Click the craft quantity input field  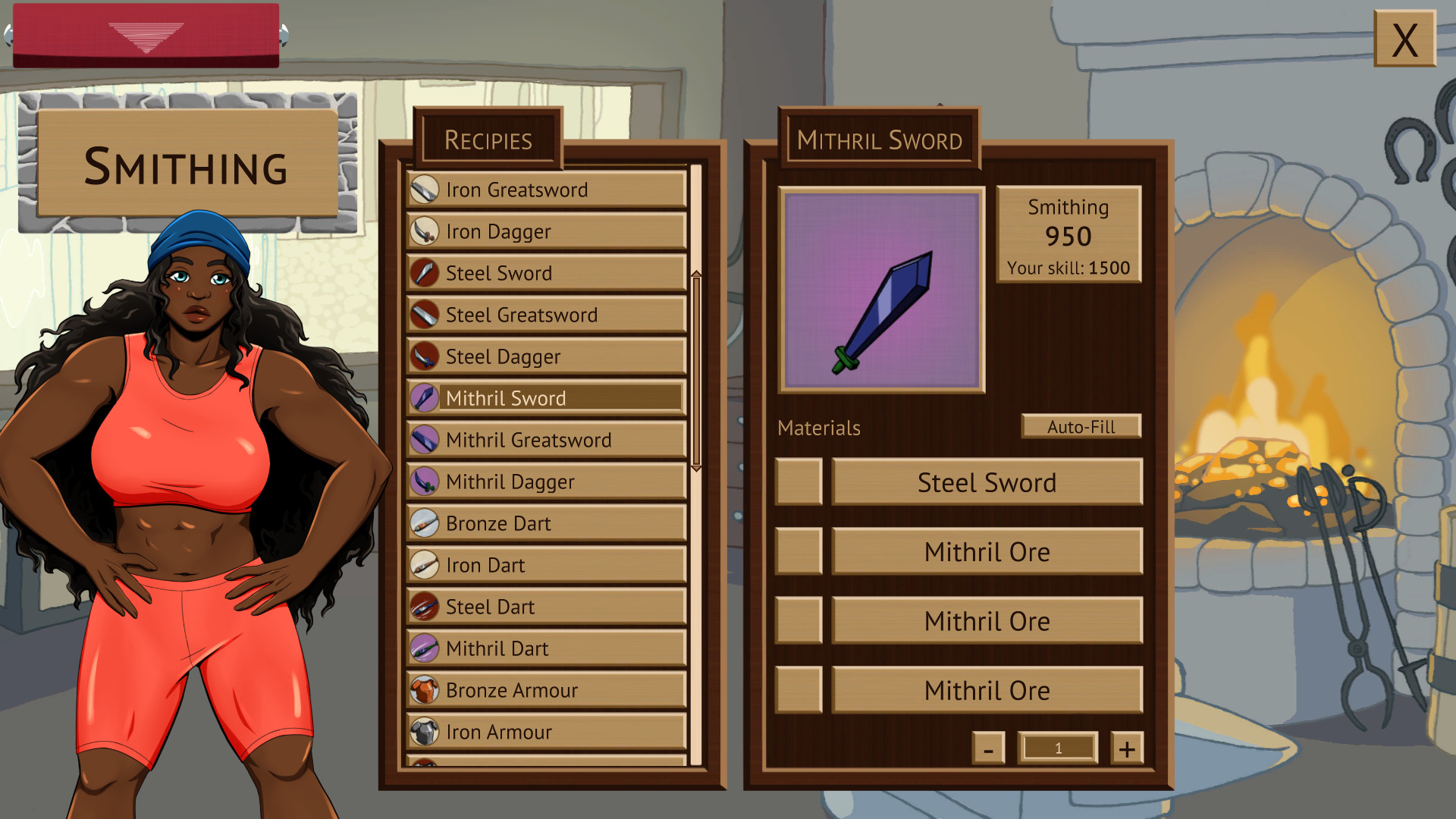(x=1058, y=748)
